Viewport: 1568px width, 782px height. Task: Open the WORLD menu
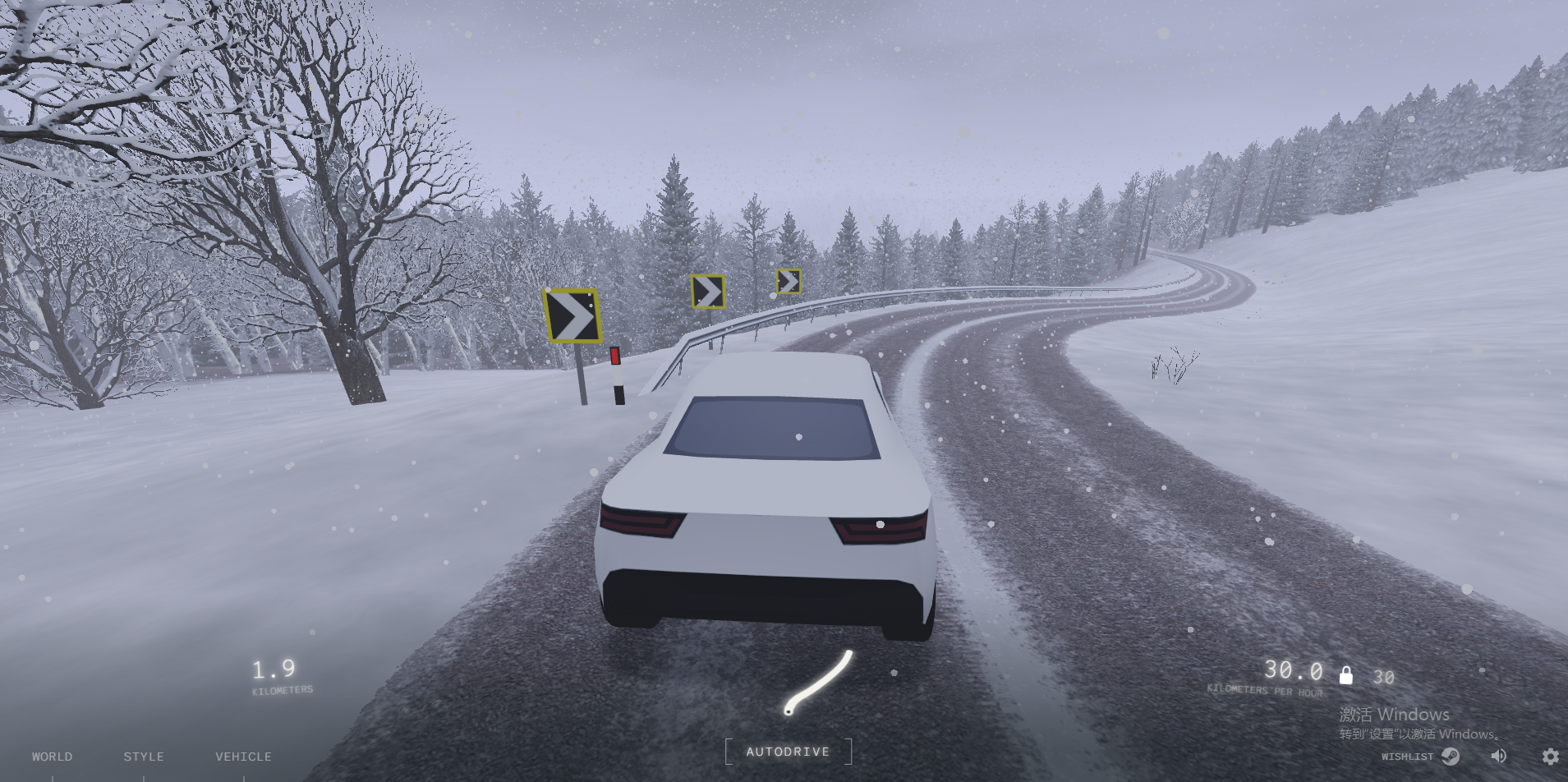(52, 756)
